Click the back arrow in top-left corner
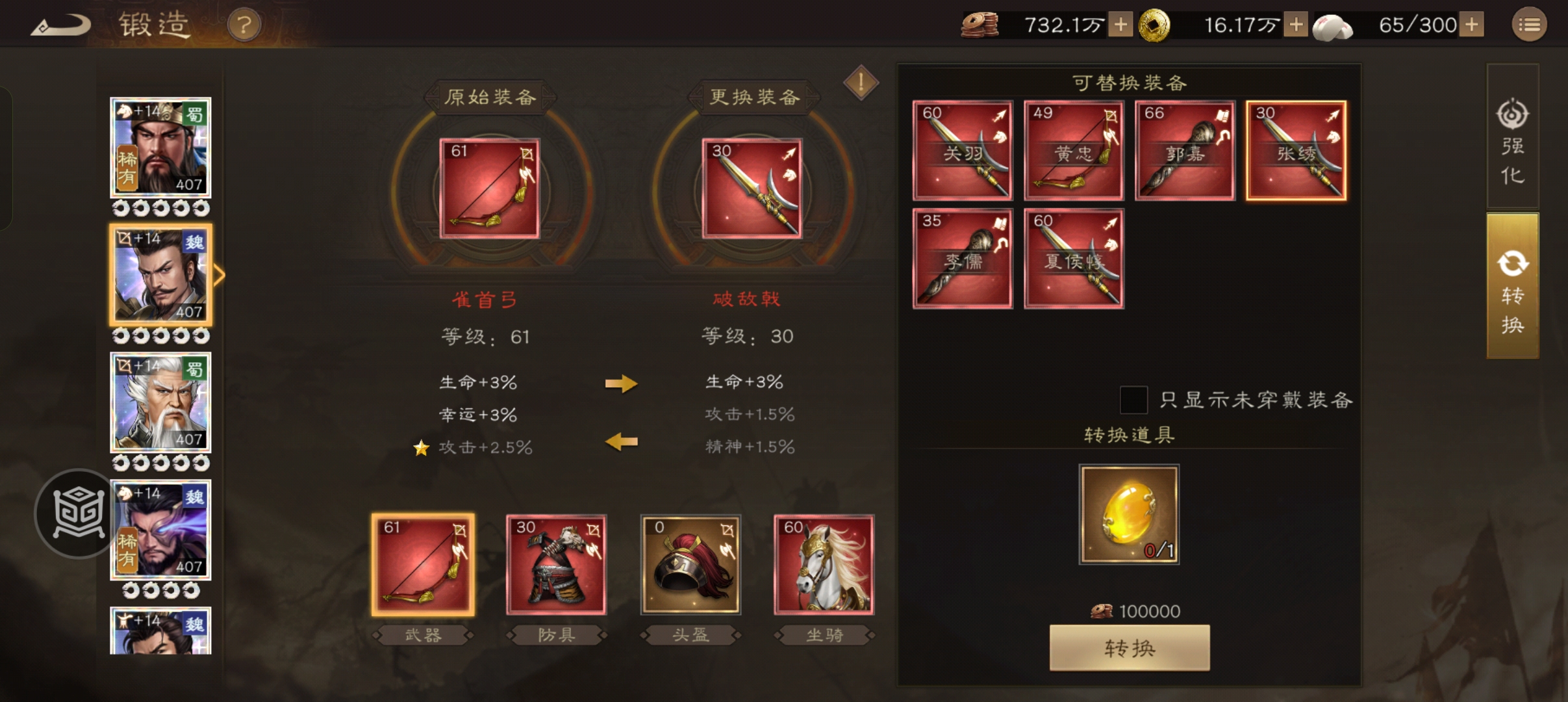 pos(59,25)
